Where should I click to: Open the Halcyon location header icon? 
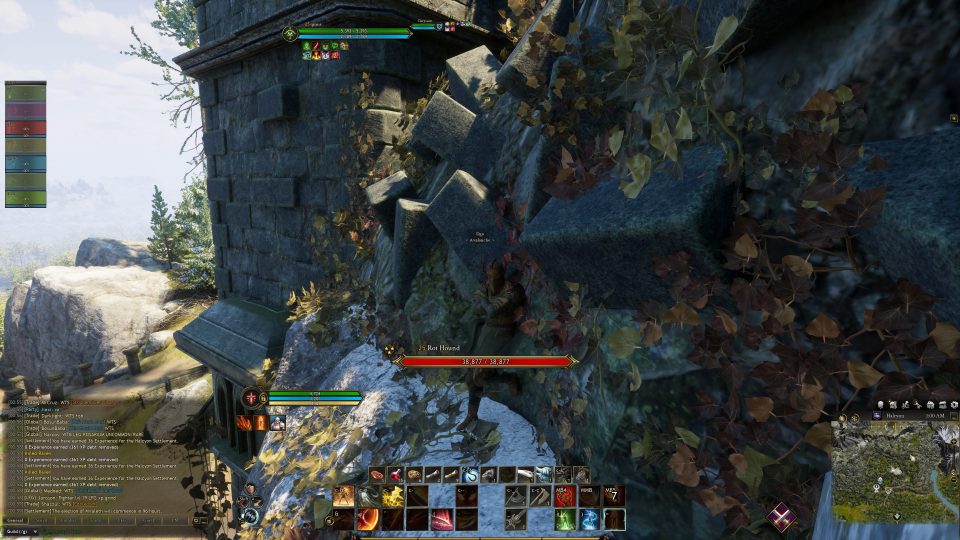pos(877,414)
